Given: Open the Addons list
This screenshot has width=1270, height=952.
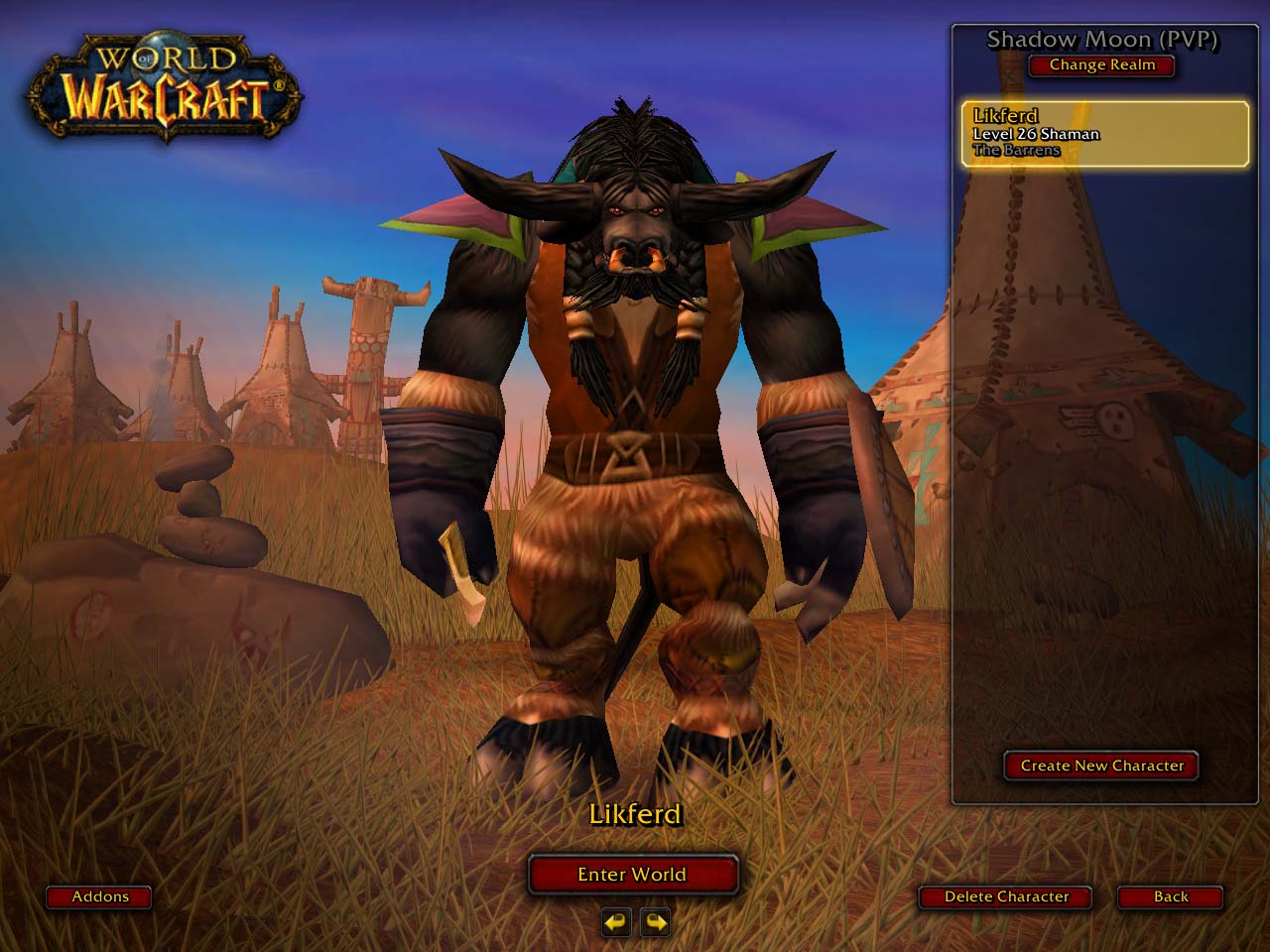Looking at the screenshot, I should (x=99, y=896).
